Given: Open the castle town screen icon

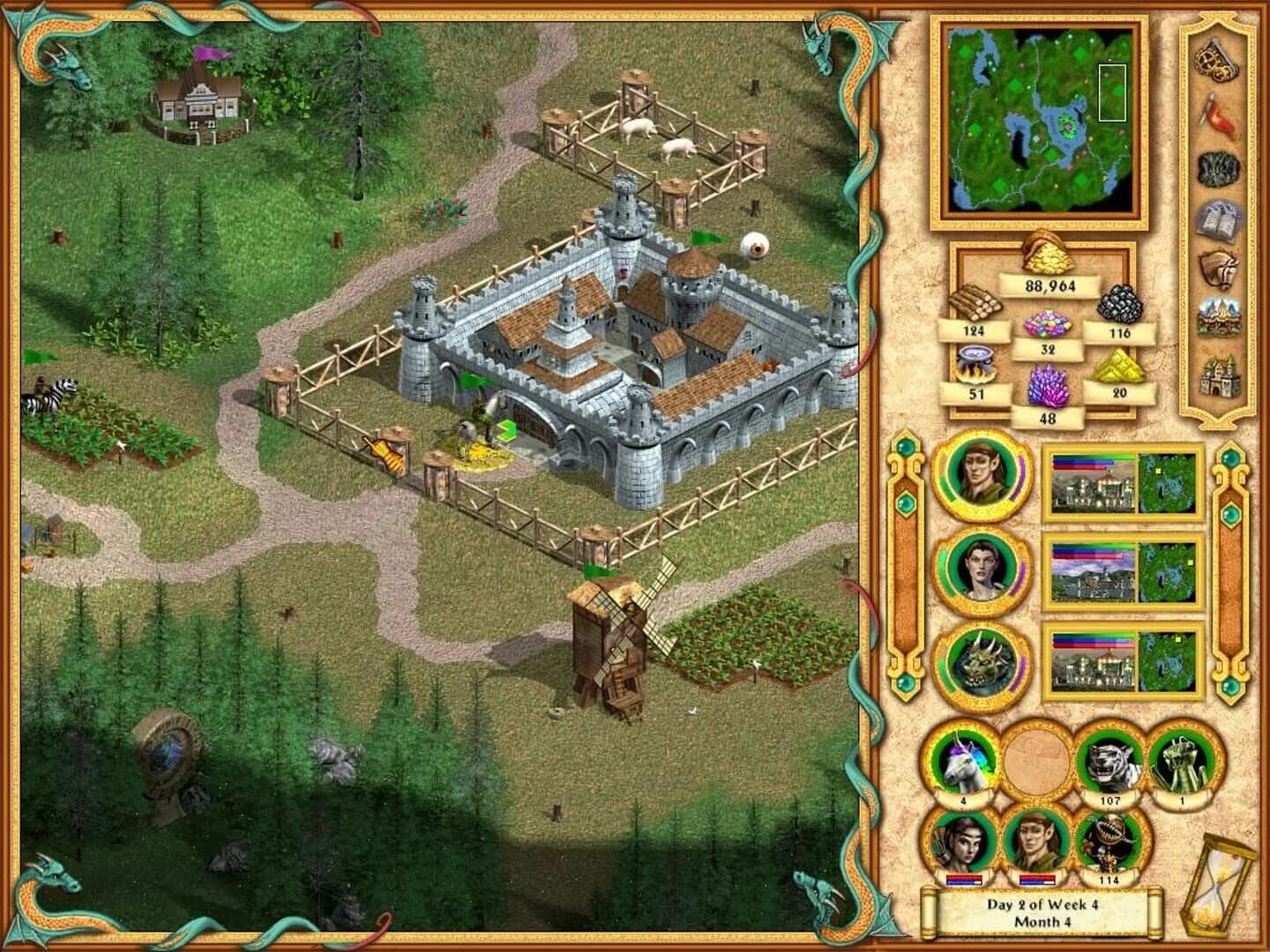Looking at the screenshot, I should 1215,377.
